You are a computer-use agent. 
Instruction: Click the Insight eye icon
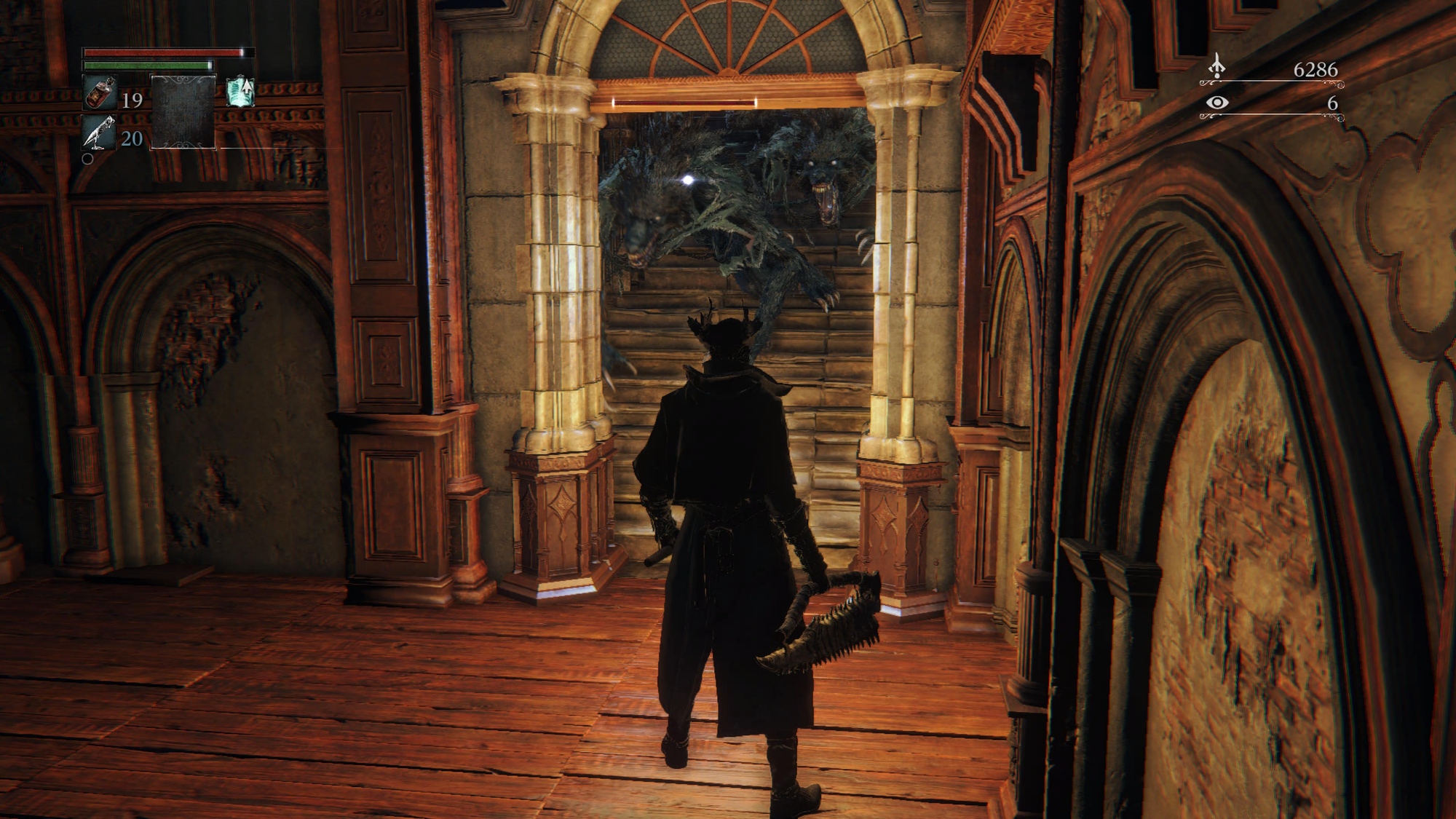[1216, 103]
